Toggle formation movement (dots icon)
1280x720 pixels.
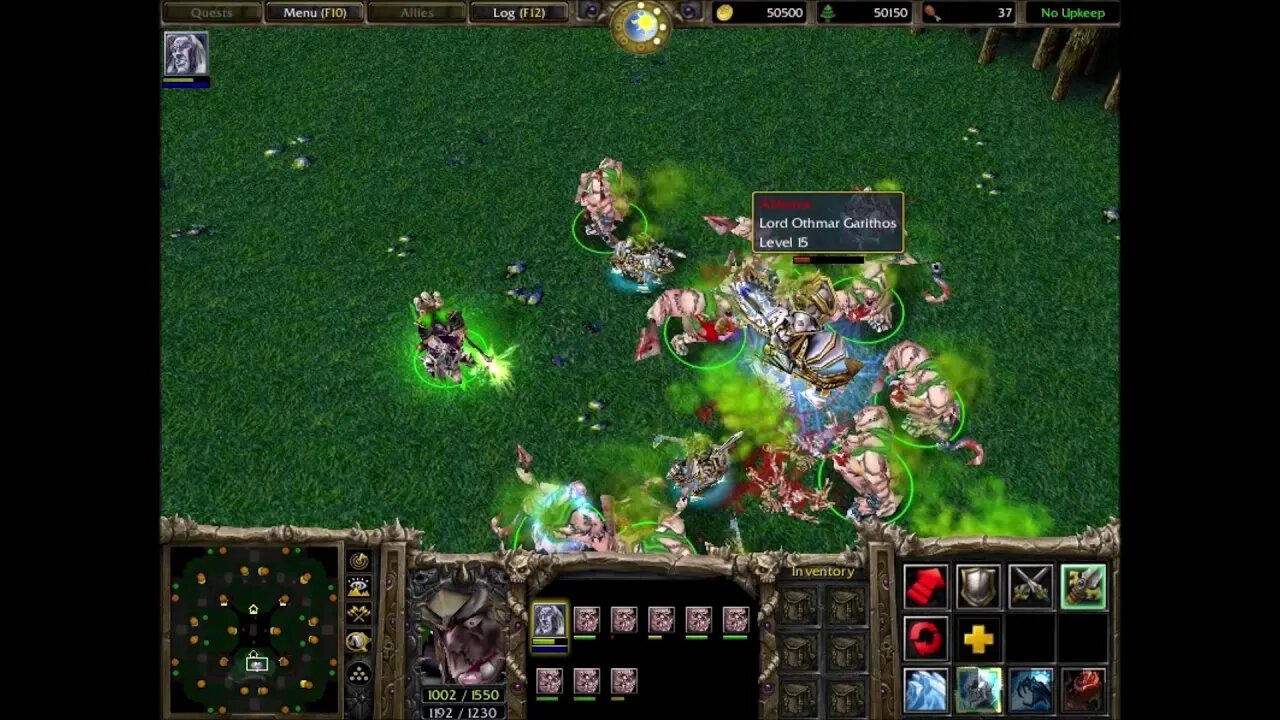click(356, 674)
